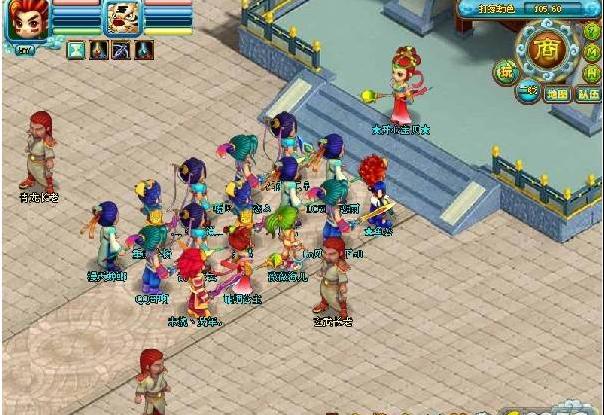Click the crossed blades buff icon

click(121, 49)
